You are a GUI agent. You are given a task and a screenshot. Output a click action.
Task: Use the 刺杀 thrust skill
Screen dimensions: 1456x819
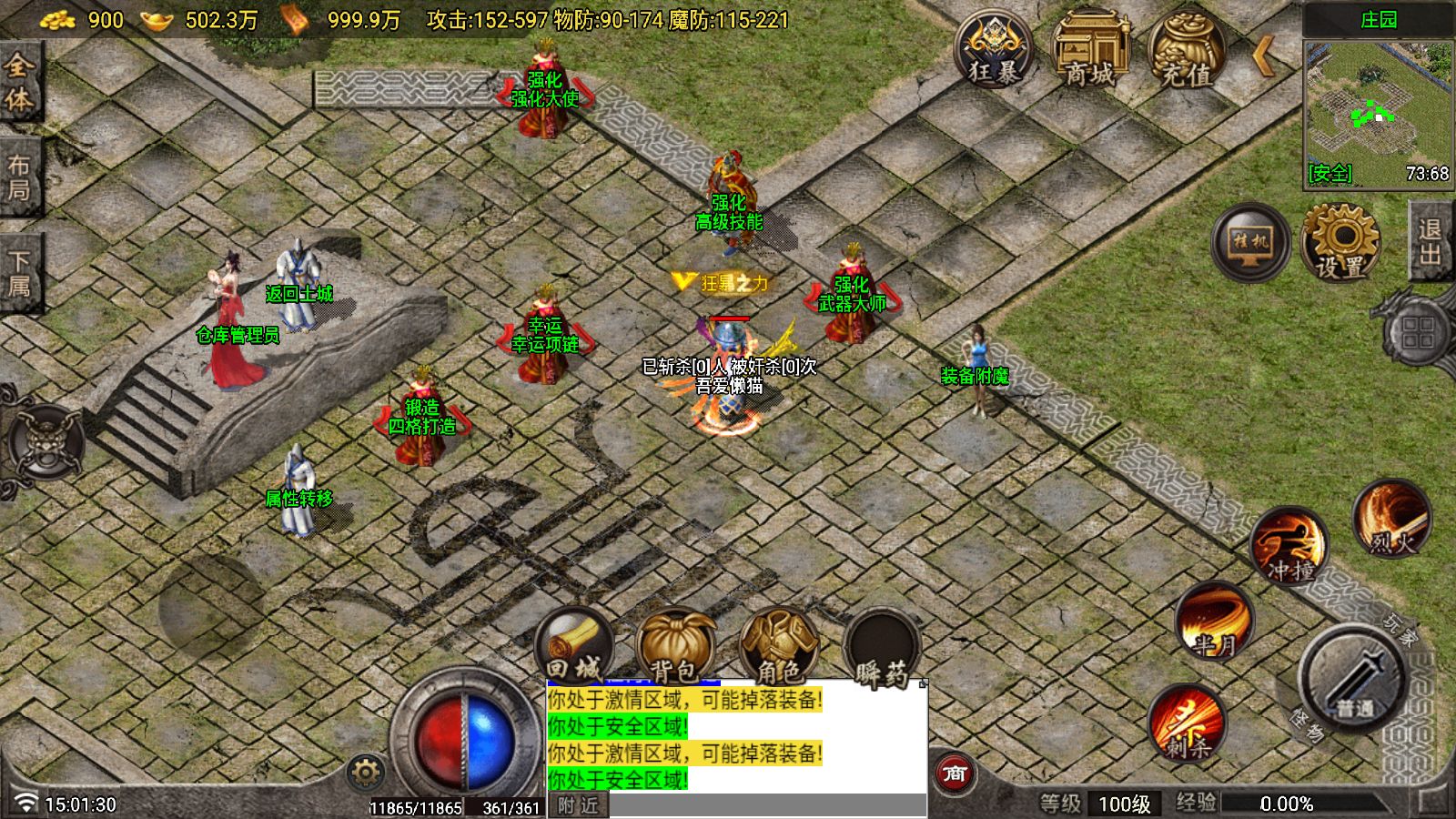click(x=1187, y=722)
